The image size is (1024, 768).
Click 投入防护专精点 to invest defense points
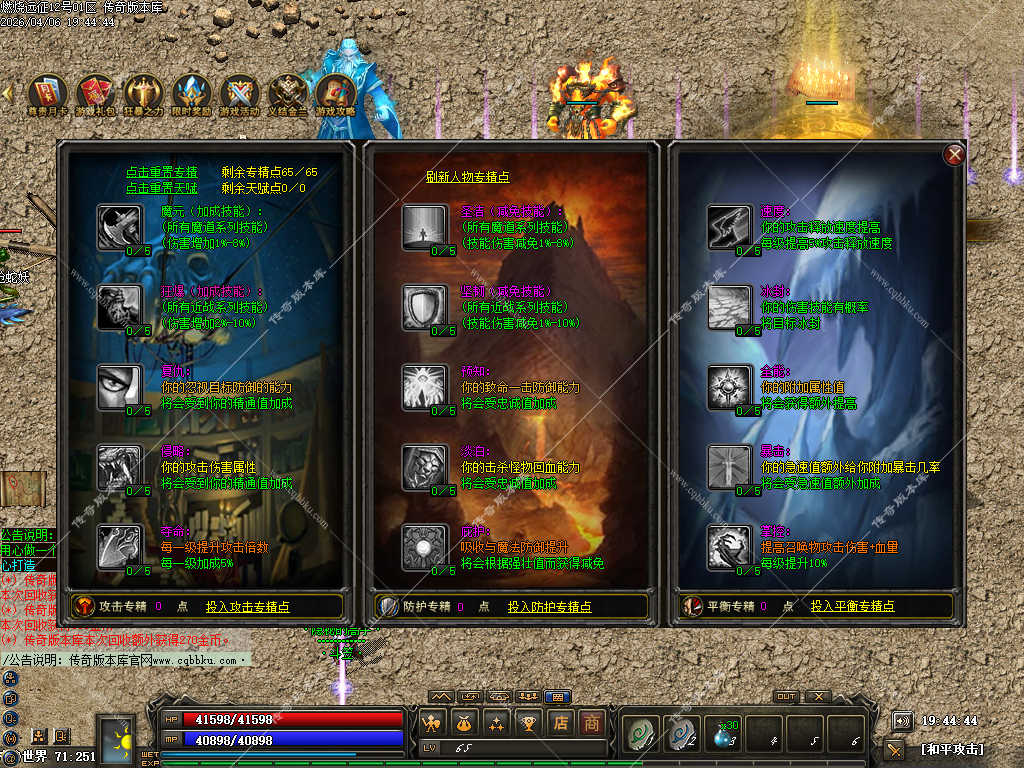pos(549,607)
